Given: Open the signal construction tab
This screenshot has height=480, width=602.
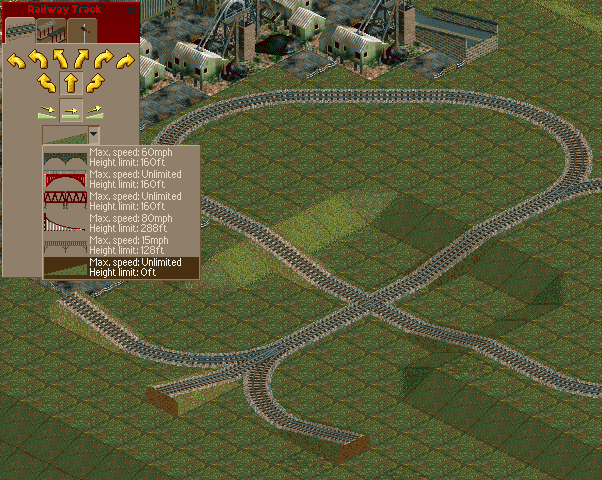Looking at the screenshot, I should click(x=82, y=30).
